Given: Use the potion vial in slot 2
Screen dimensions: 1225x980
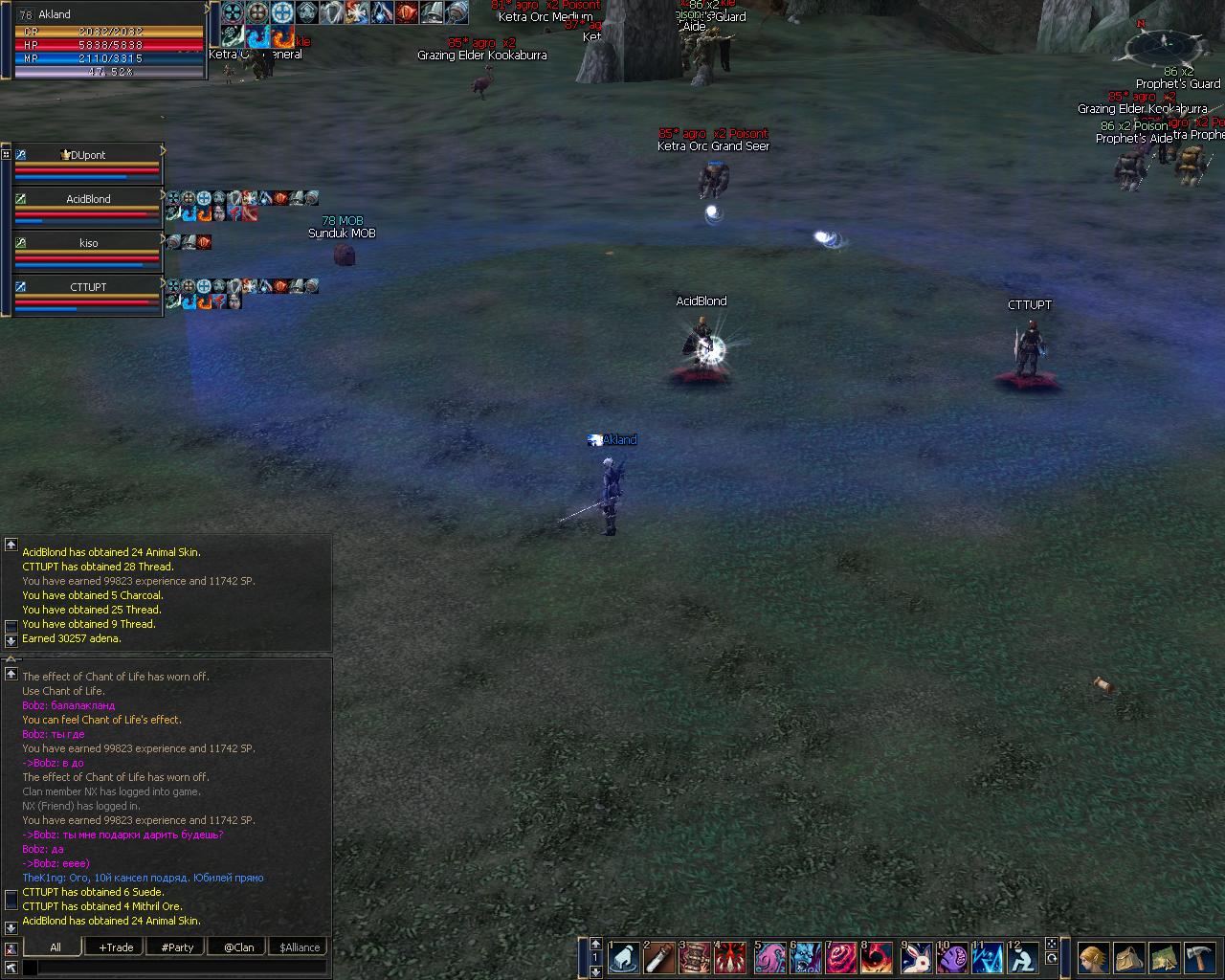Looking at the screenshot, I should [659, 957].
